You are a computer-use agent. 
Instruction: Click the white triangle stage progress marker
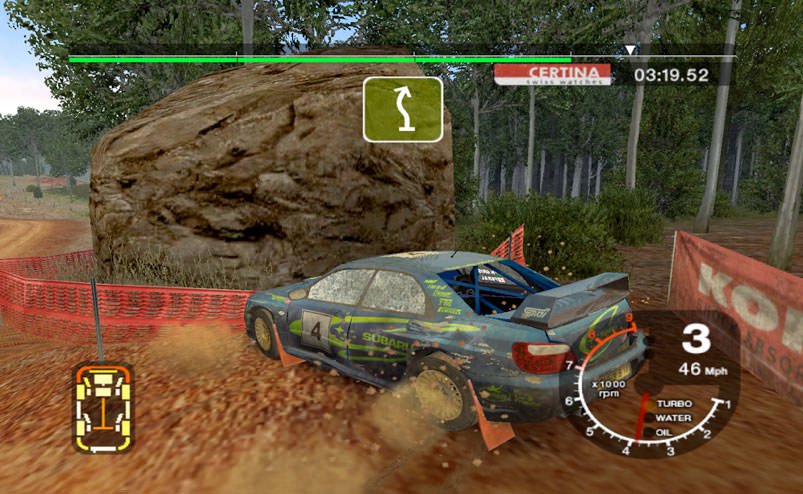[x=630, y=49]
